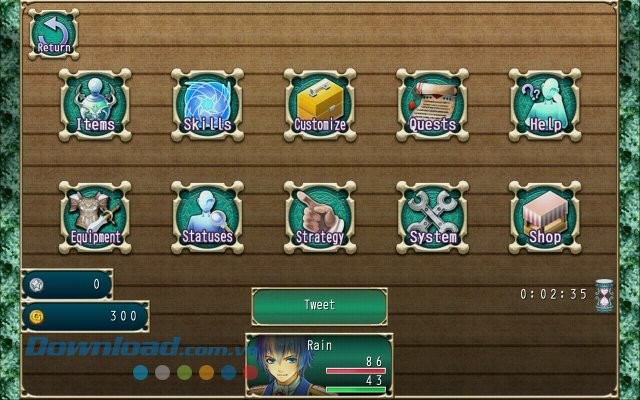Click the Return arrow button

[x=53, y=35]
